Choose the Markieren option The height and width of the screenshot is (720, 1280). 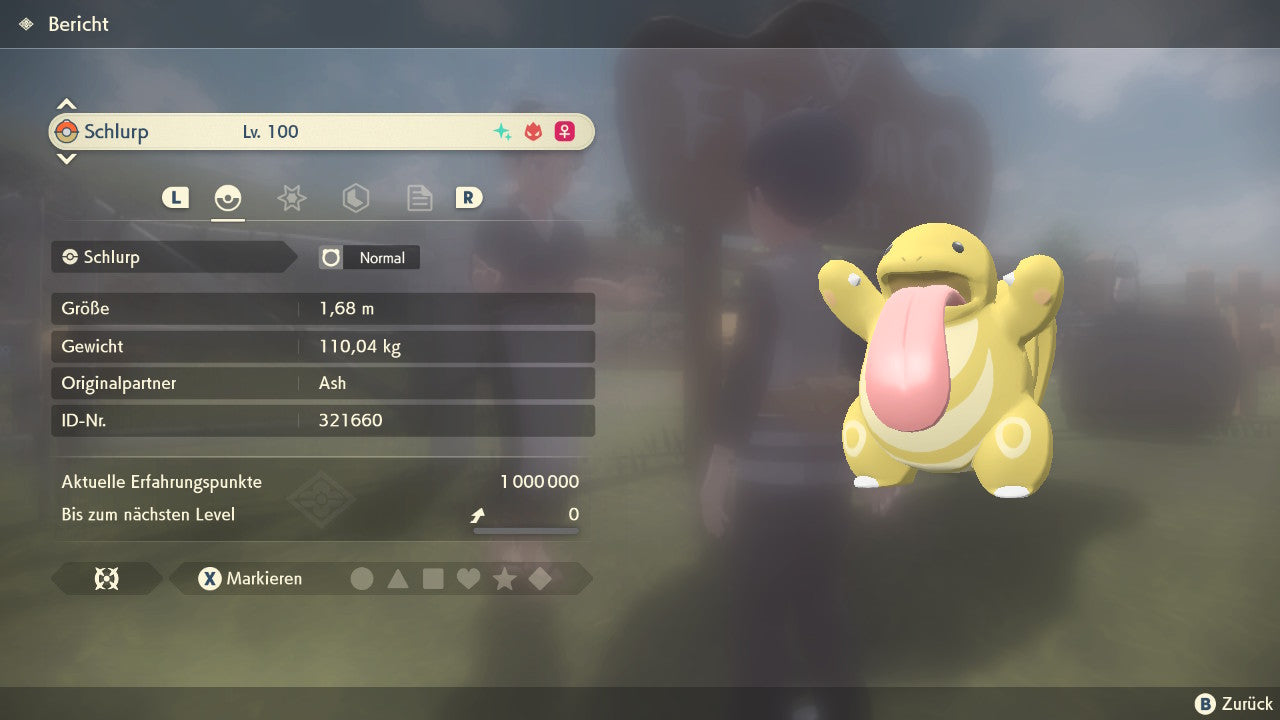point(251,578)
